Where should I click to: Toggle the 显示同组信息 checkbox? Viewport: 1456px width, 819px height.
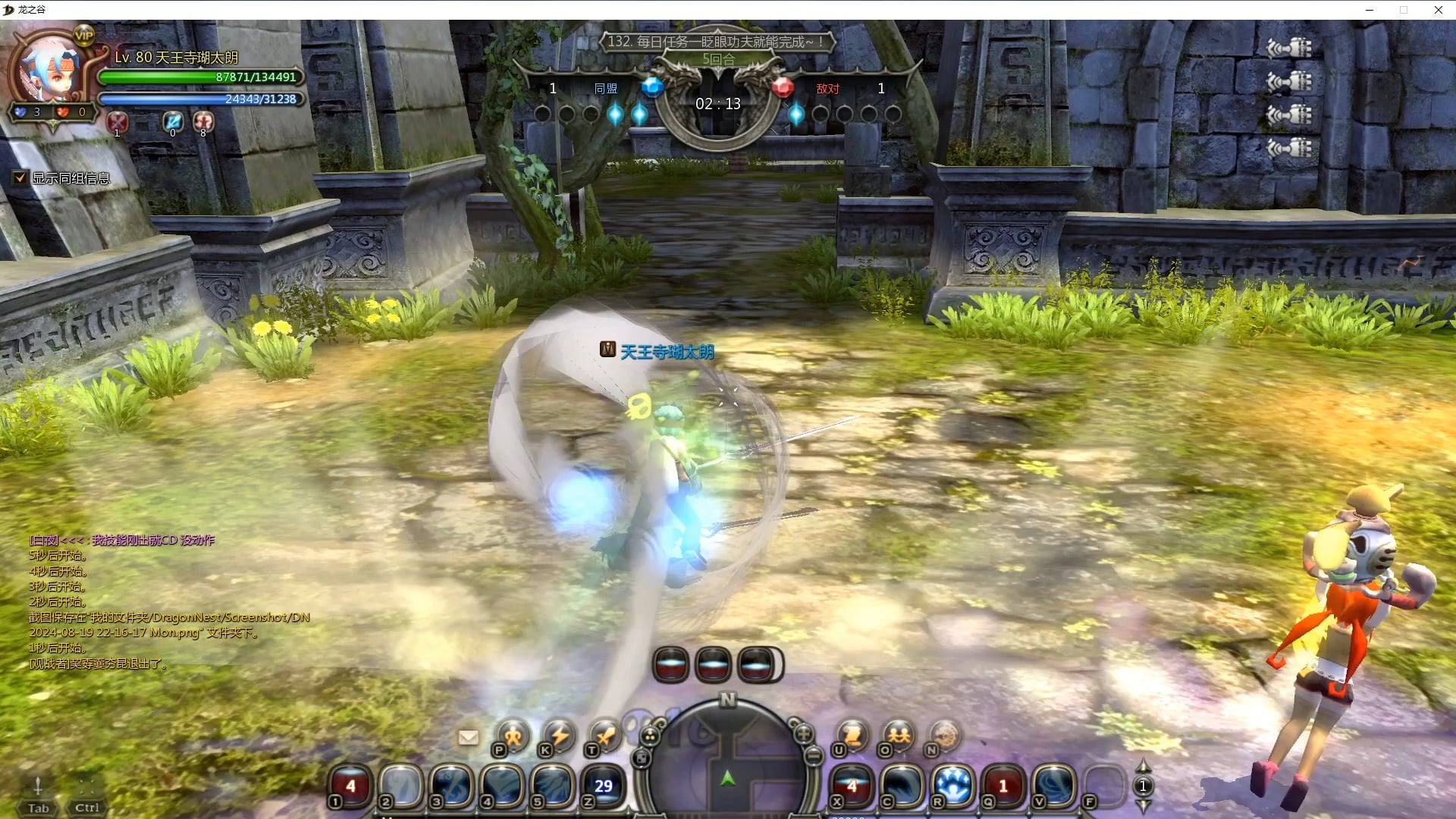click(20, 178)
